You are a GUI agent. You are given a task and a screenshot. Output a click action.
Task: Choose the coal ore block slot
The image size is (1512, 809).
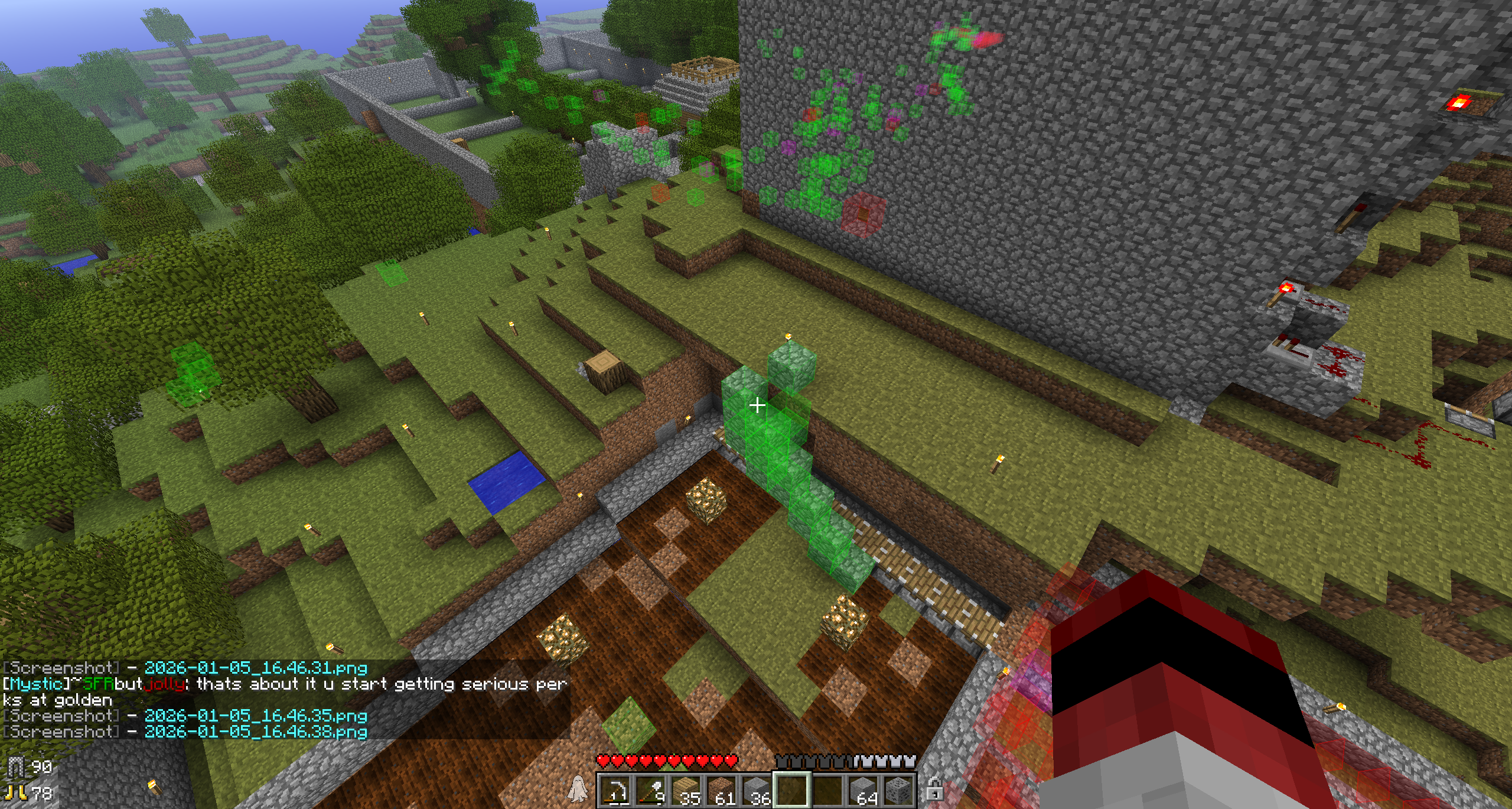[898, 791]
